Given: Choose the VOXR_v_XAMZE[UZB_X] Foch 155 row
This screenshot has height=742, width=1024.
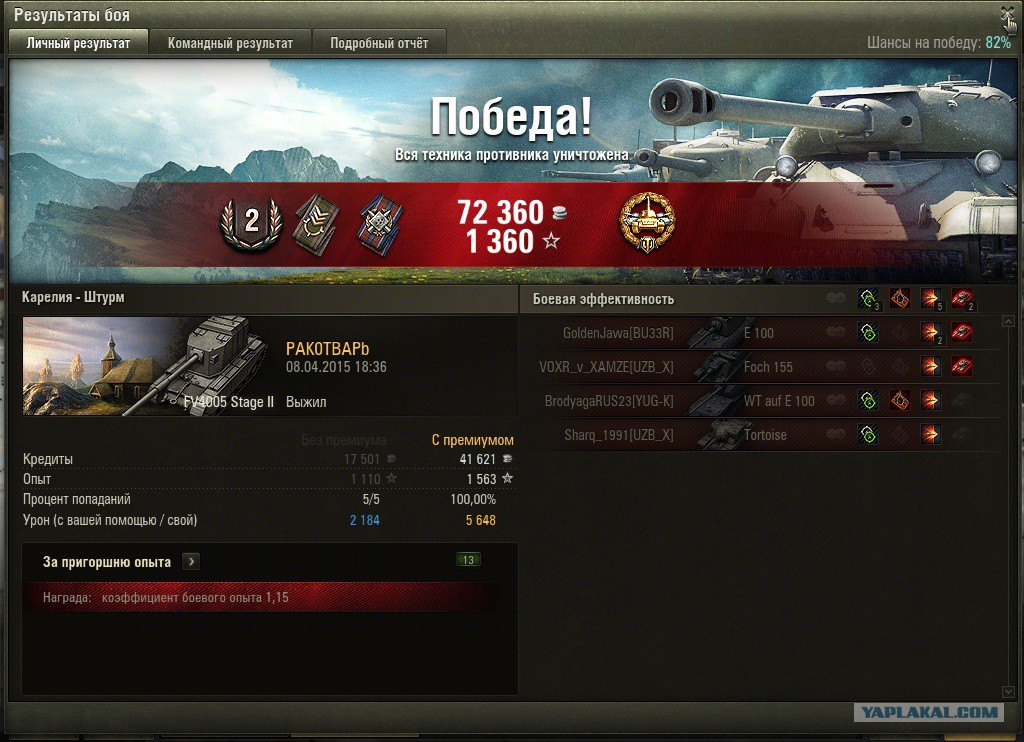Looking at the screenshot, I should [760, 367].
